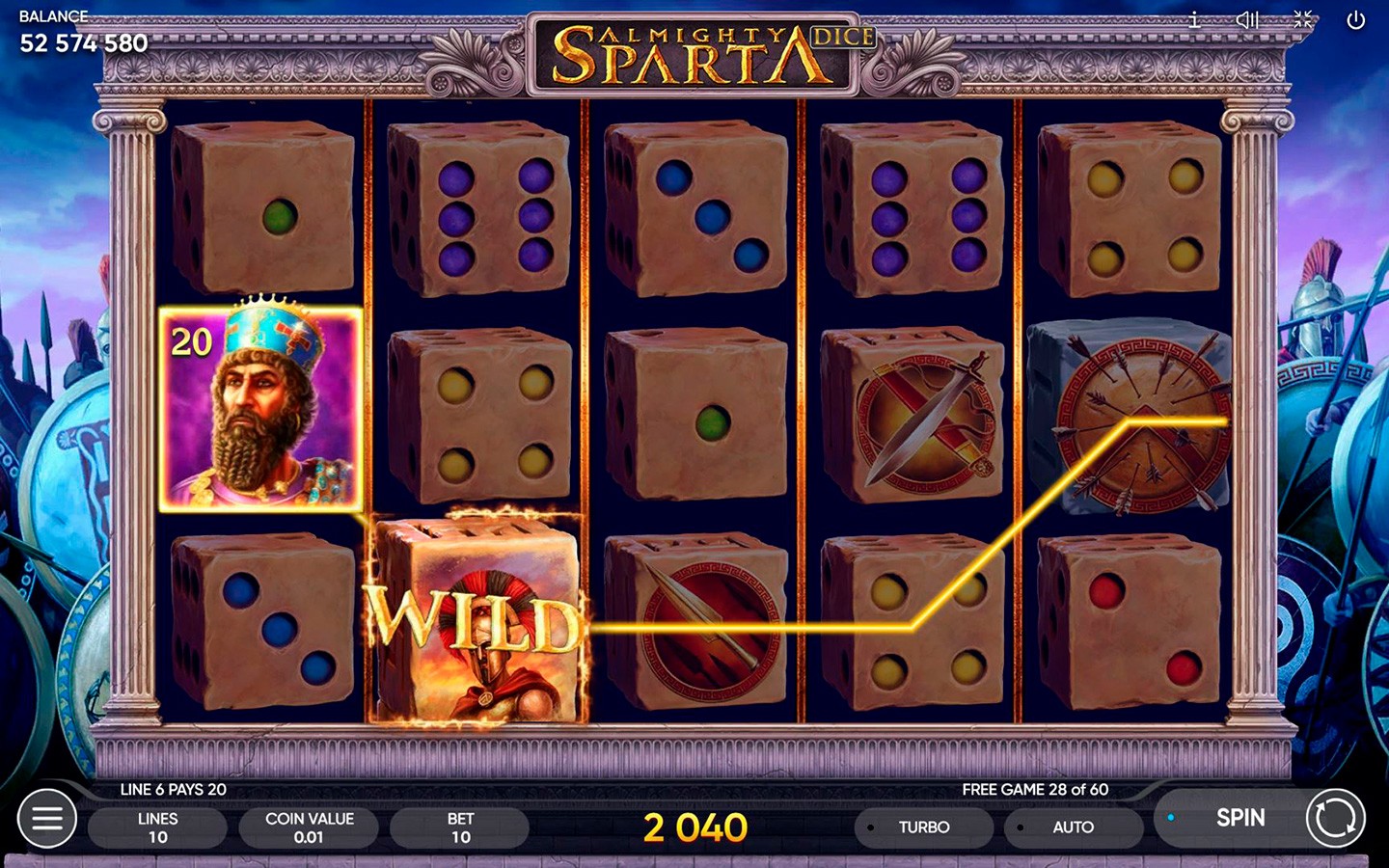The image size is (1389, 868).
Task: Enable Auto spin
Action: click(x=1072, y=827)
